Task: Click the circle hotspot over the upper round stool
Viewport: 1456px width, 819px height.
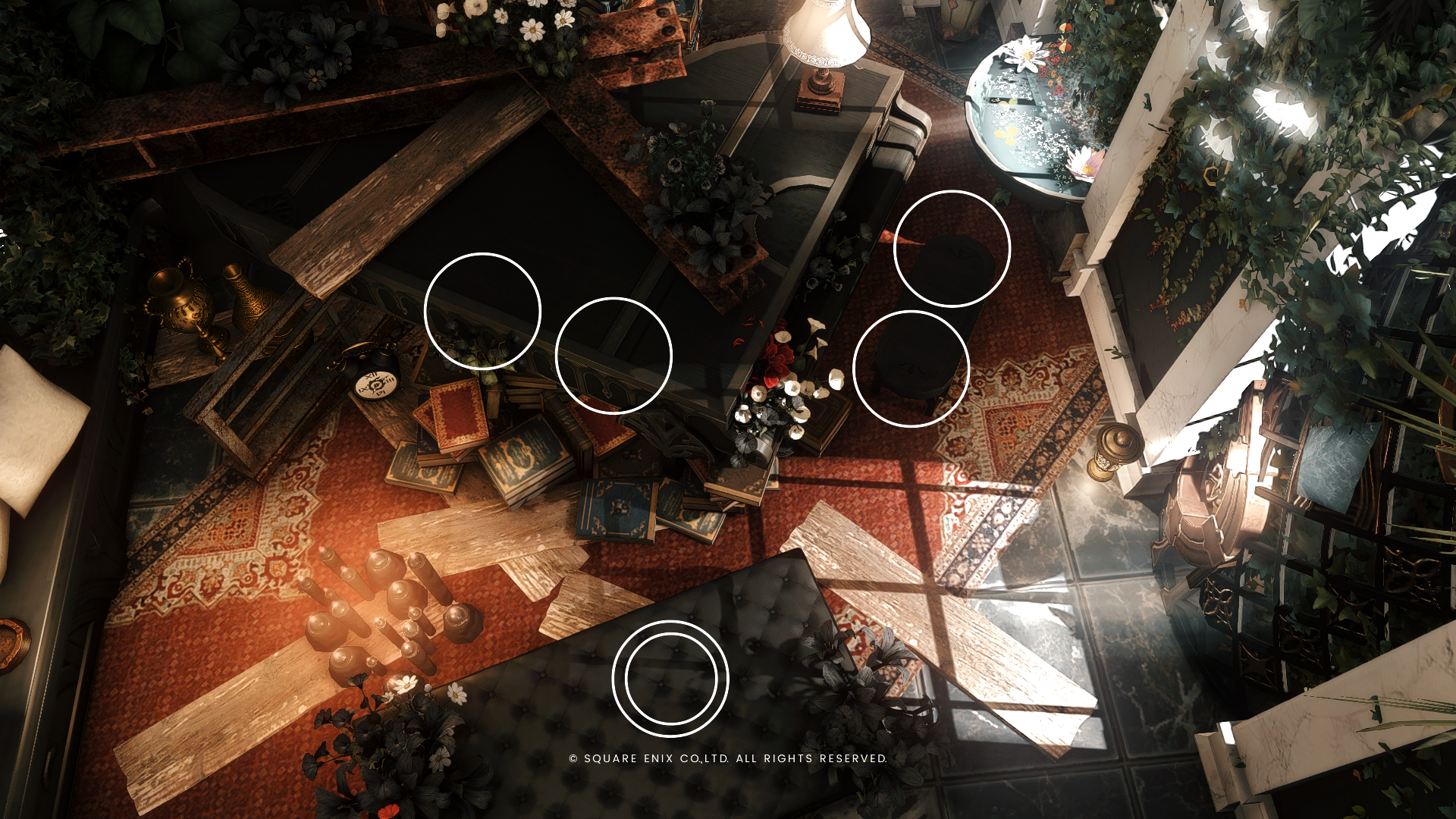Action: 952,249
